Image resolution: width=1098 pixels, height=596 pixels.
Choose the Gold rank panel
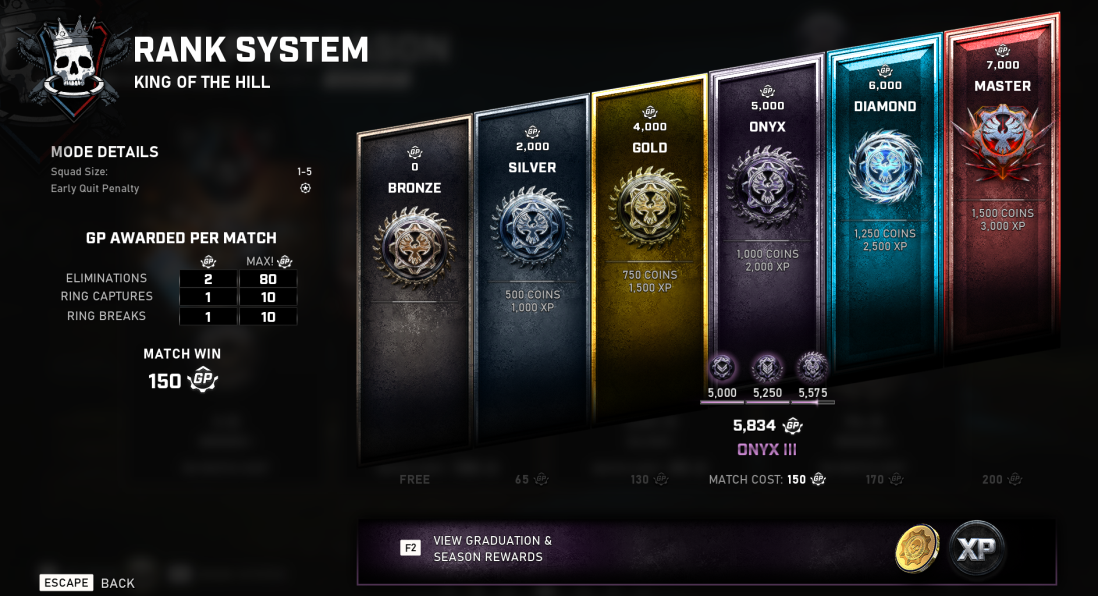649,250
